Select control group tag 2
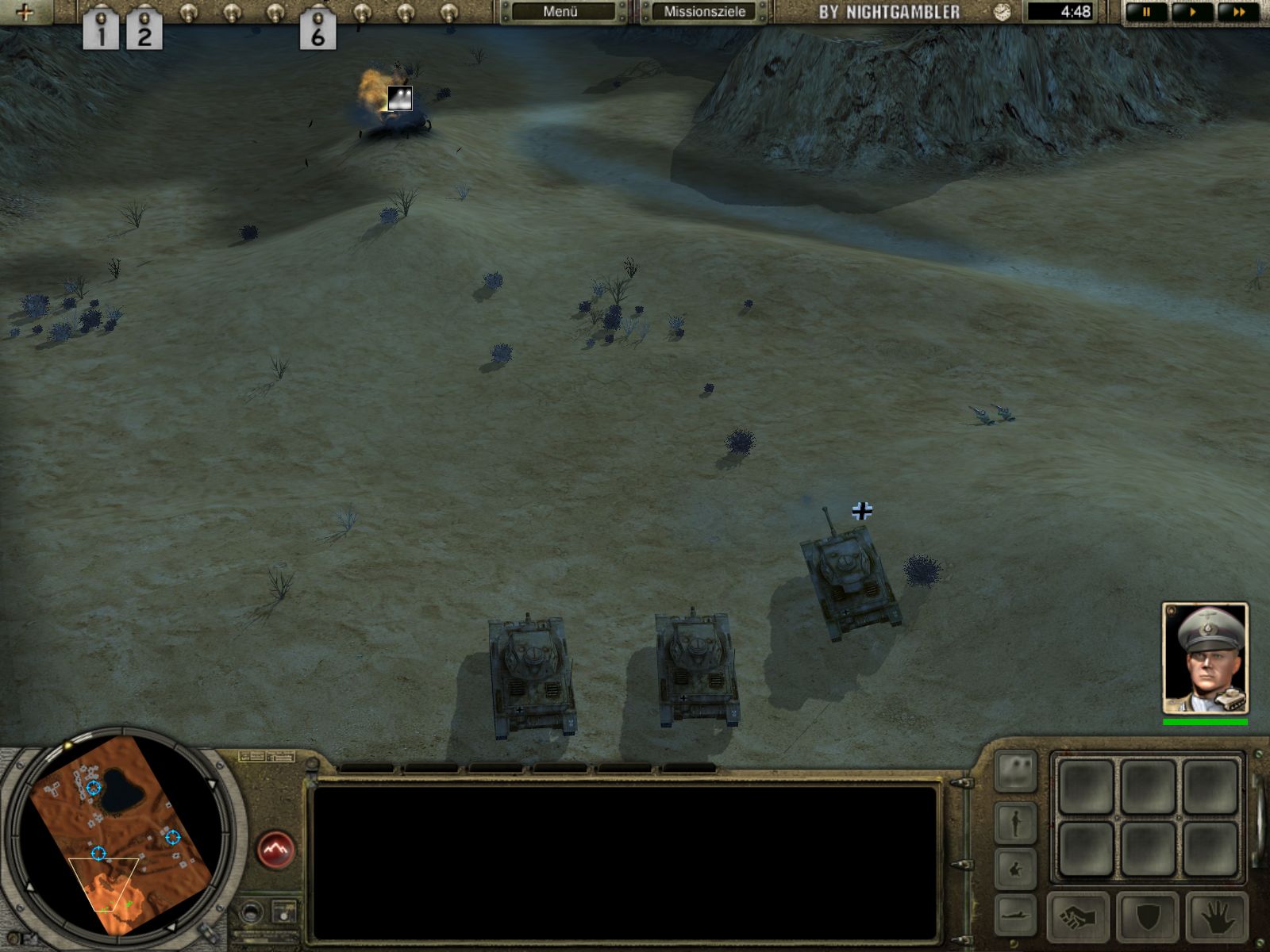Image resolution: width=1270 pixels, height=952 pixels. [x=144, y=32]
